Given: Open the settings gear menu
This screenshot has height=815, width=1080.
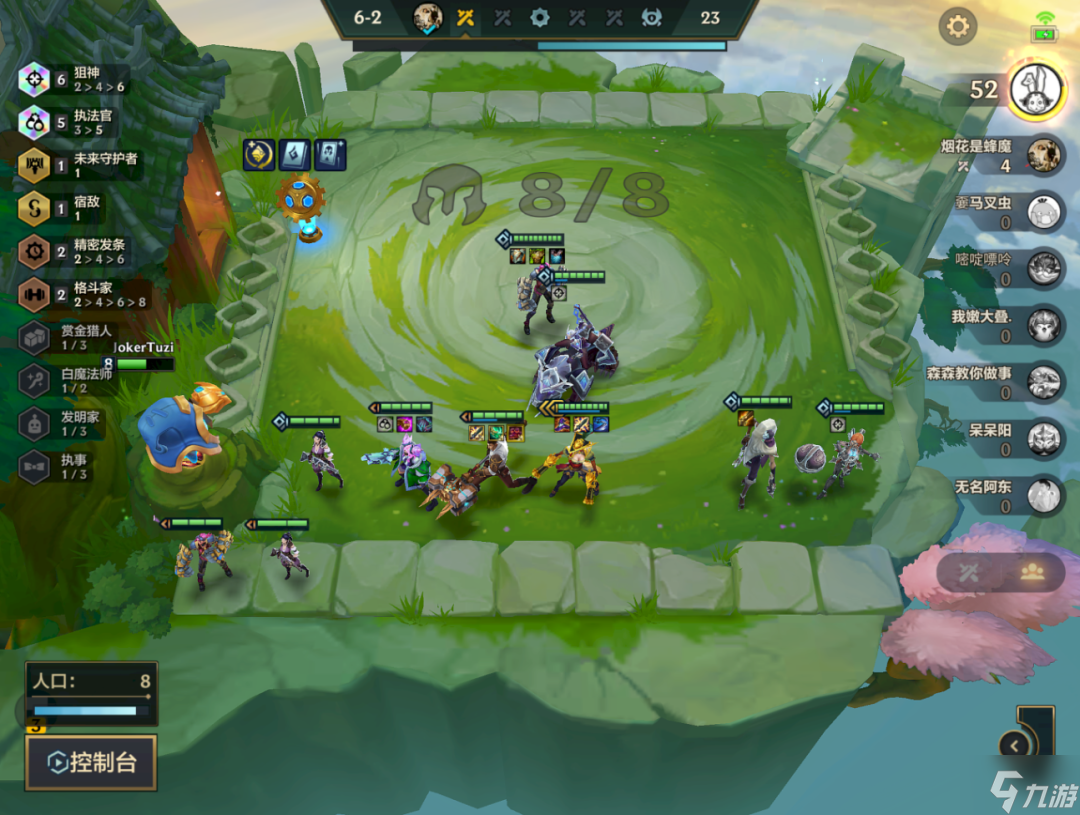Looking at the screenshot, I should coord(958,26).
